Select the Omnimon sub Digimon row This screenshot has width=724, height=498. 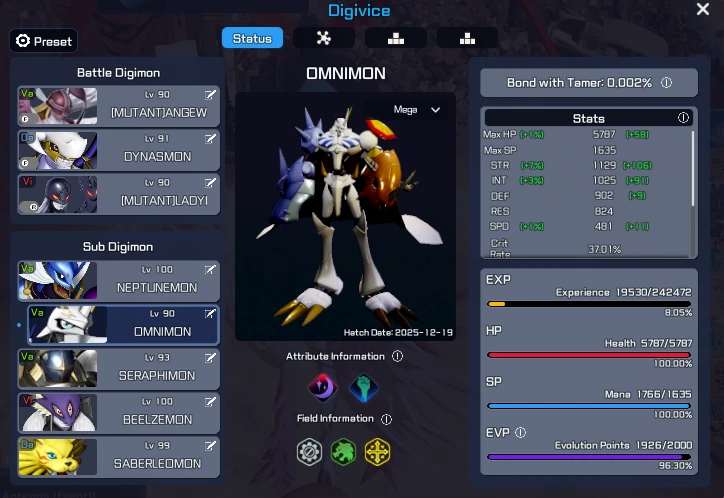pyautogui.click(x=118, y=325)
